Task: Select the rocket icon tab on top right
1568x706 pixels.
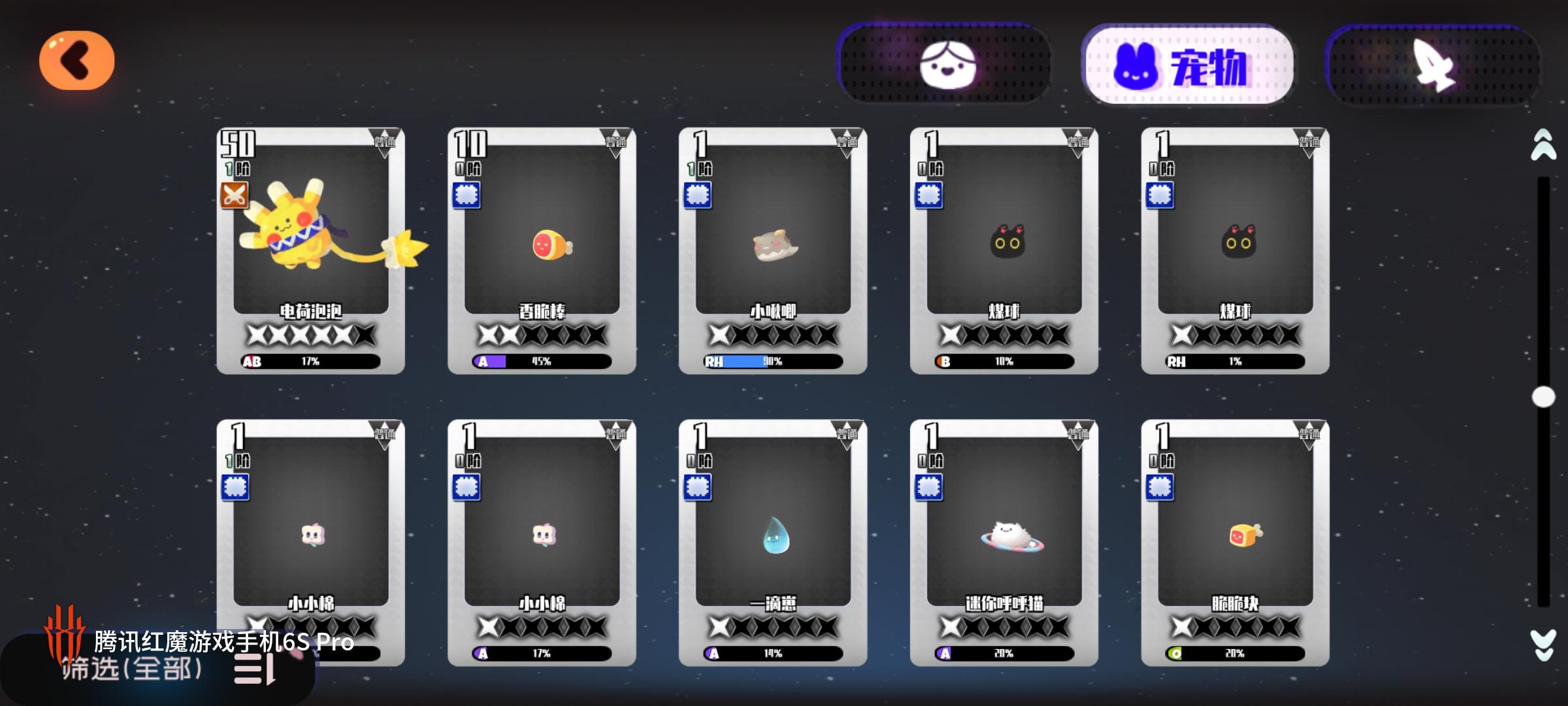Action: [1431, 63]
